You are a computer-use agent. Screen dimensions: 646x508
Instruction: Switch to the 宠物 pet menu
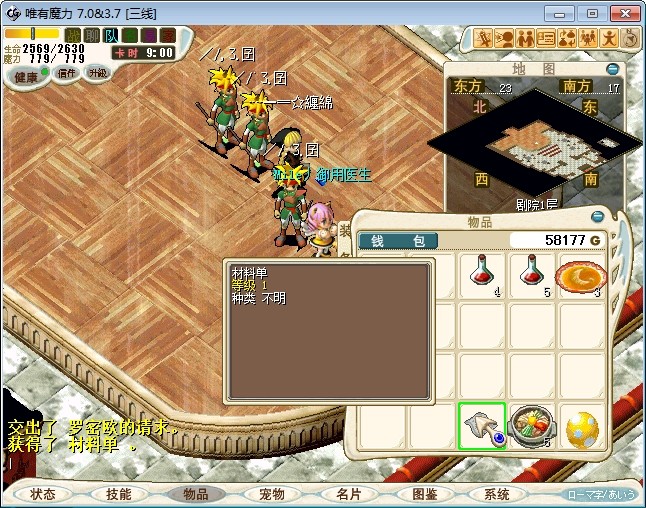(x=271, y=494)
